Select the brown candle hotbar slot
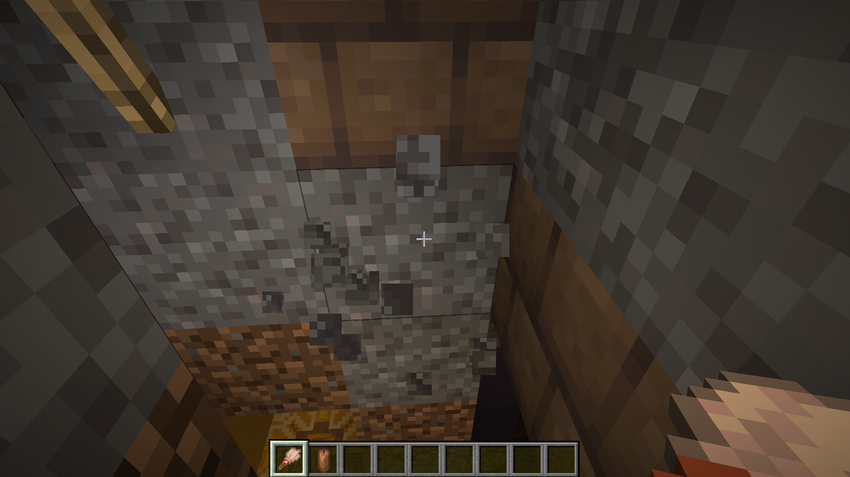This screenshot has height=477, width=850. click(x=323, y=459)
